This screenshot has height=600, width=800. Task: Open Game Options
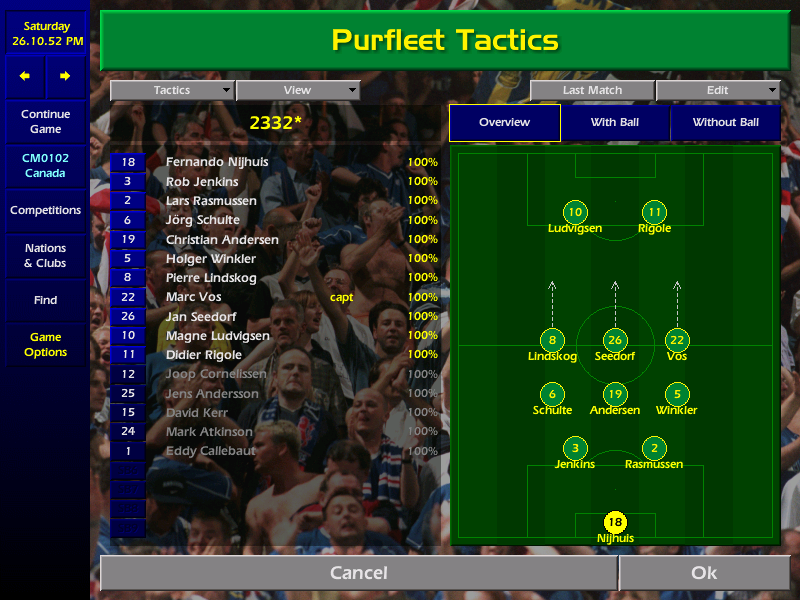[45, 345]
